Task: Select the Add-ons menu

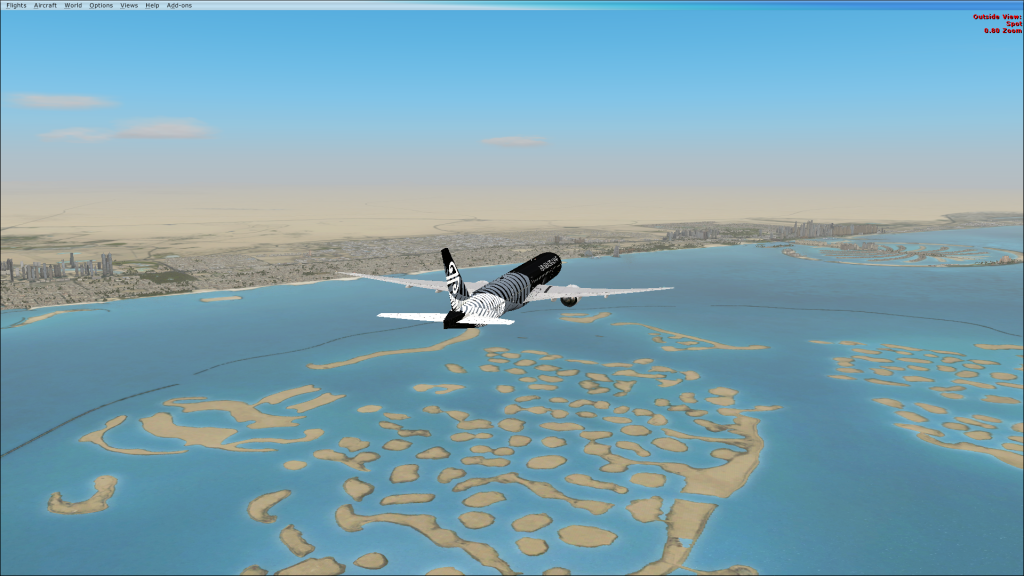Action: point(179,5)
